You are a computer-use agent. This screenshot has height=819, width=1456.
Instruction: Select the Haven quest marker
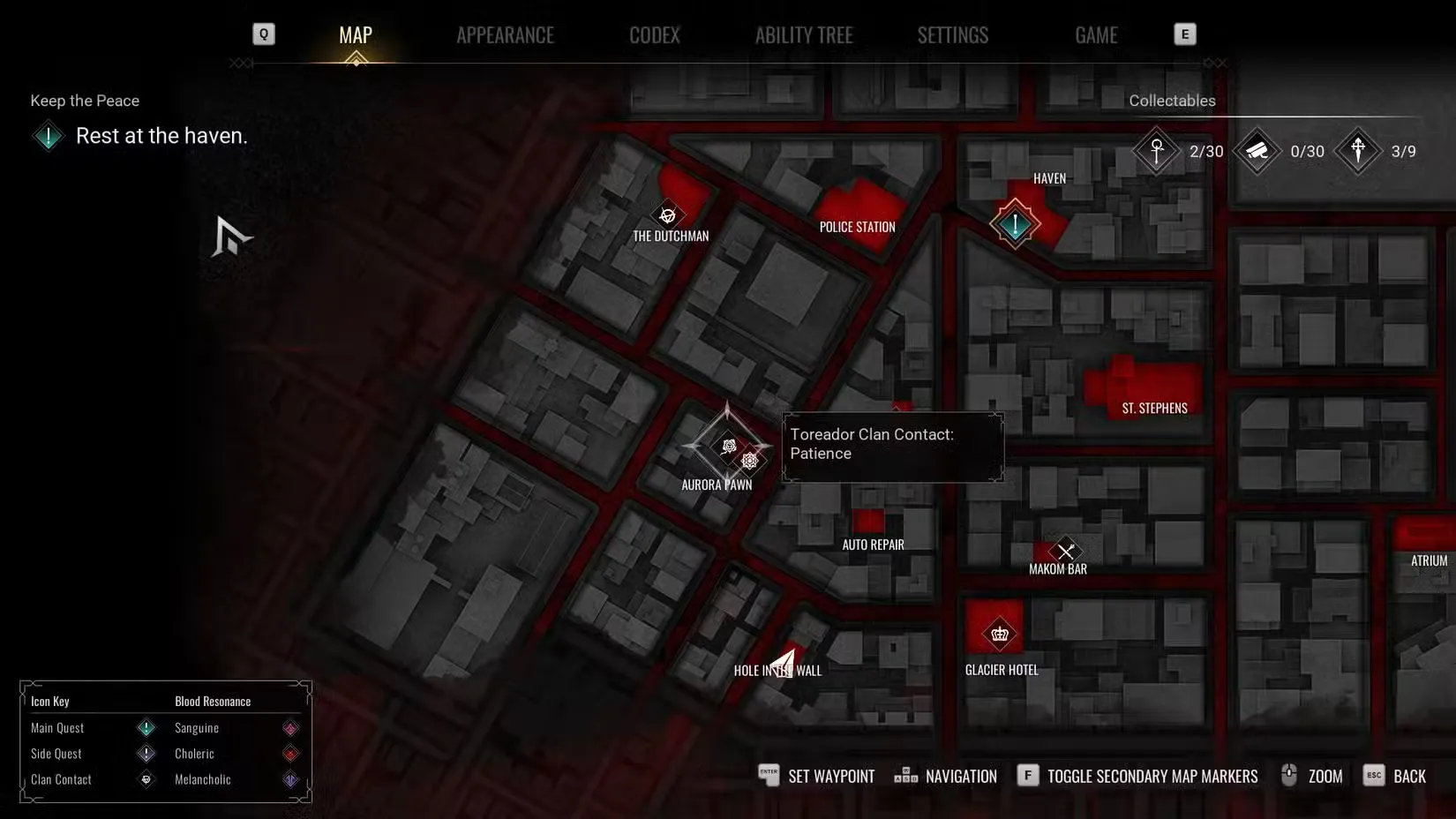[x=1015, y=224]
